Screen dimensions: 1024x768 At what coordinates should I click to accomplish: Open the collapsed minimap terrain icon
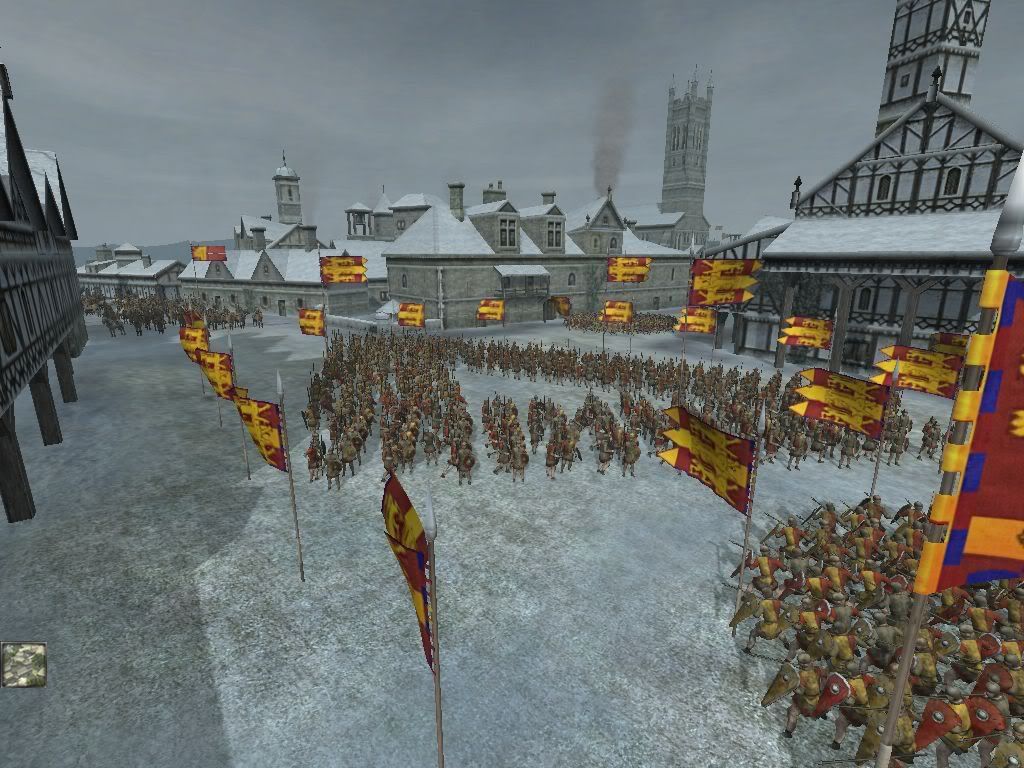coord(23,664)
